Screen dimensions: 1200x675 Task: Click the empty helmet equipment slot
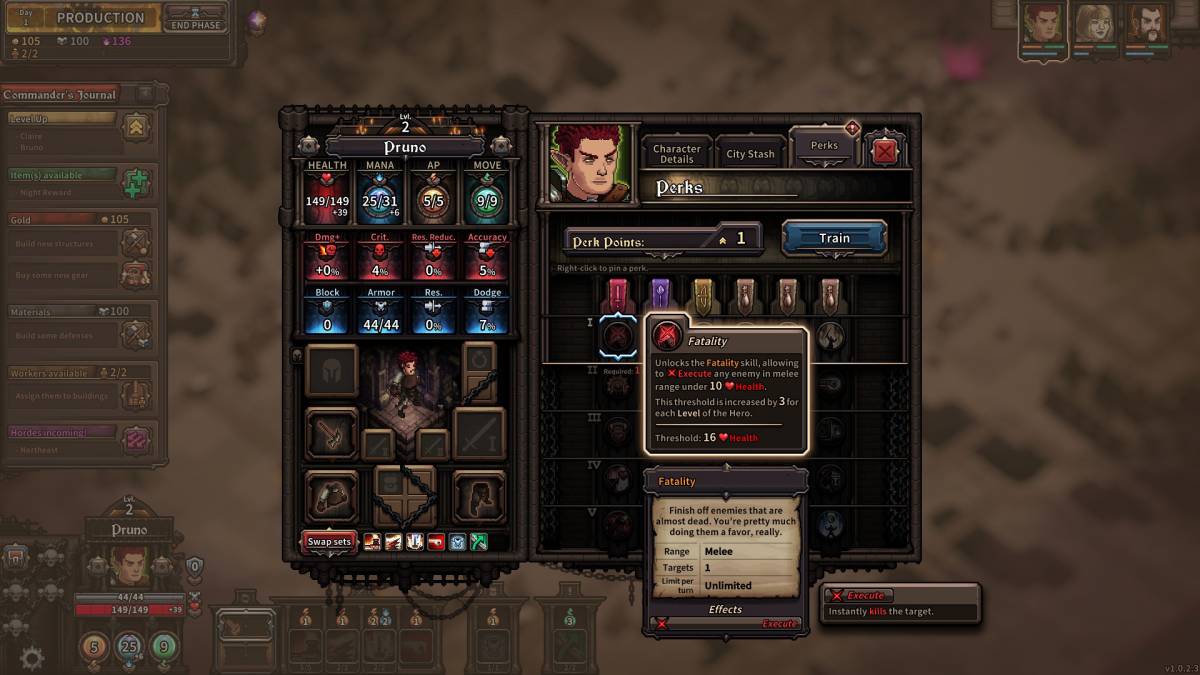(x=331, y=371)
